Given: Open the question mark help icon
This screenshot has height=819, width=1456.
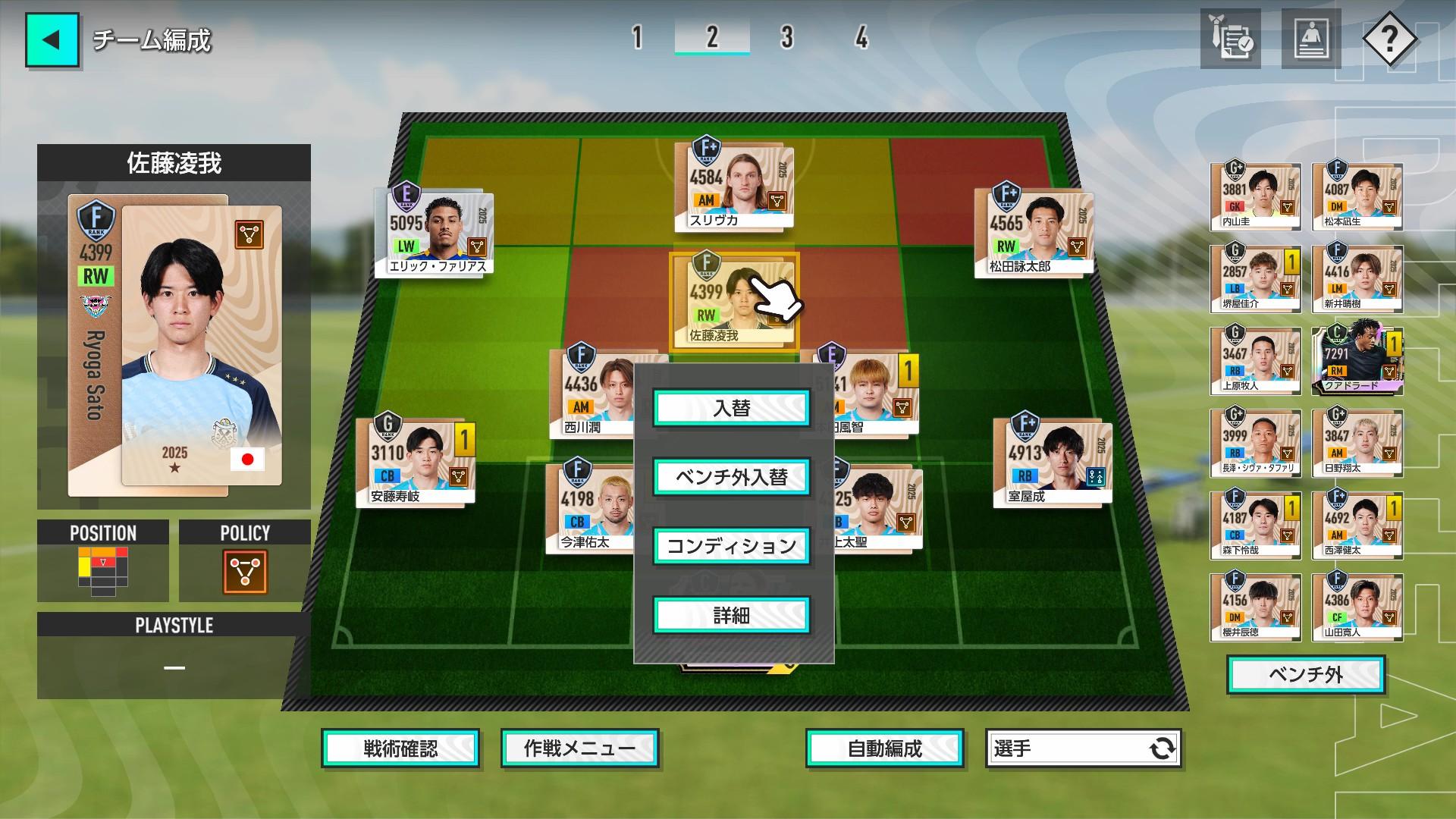Looking at the screenshot, I should [x=1391, y=39].
